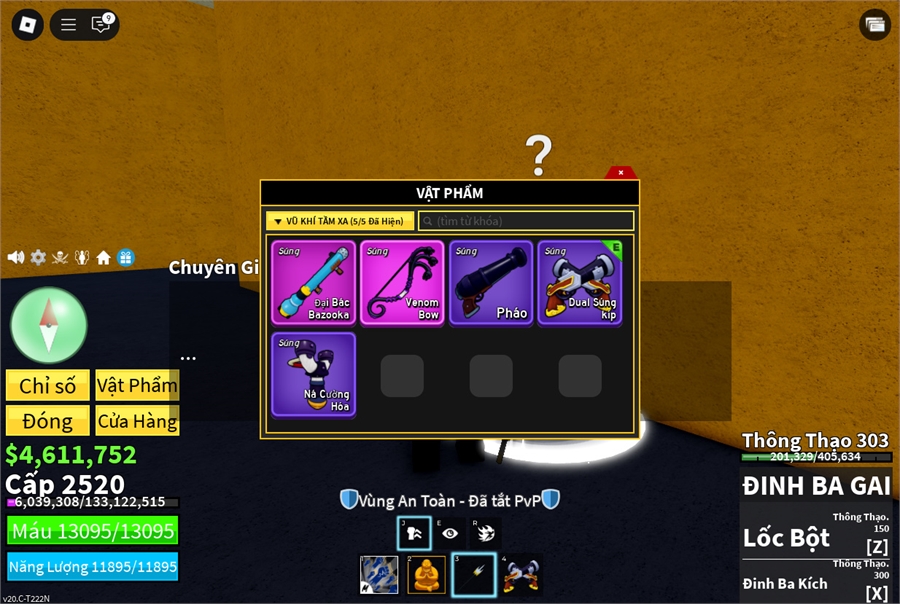Select the trident hotbar slot
This screenshot has width=900, height=604.
tap(474, 575)
